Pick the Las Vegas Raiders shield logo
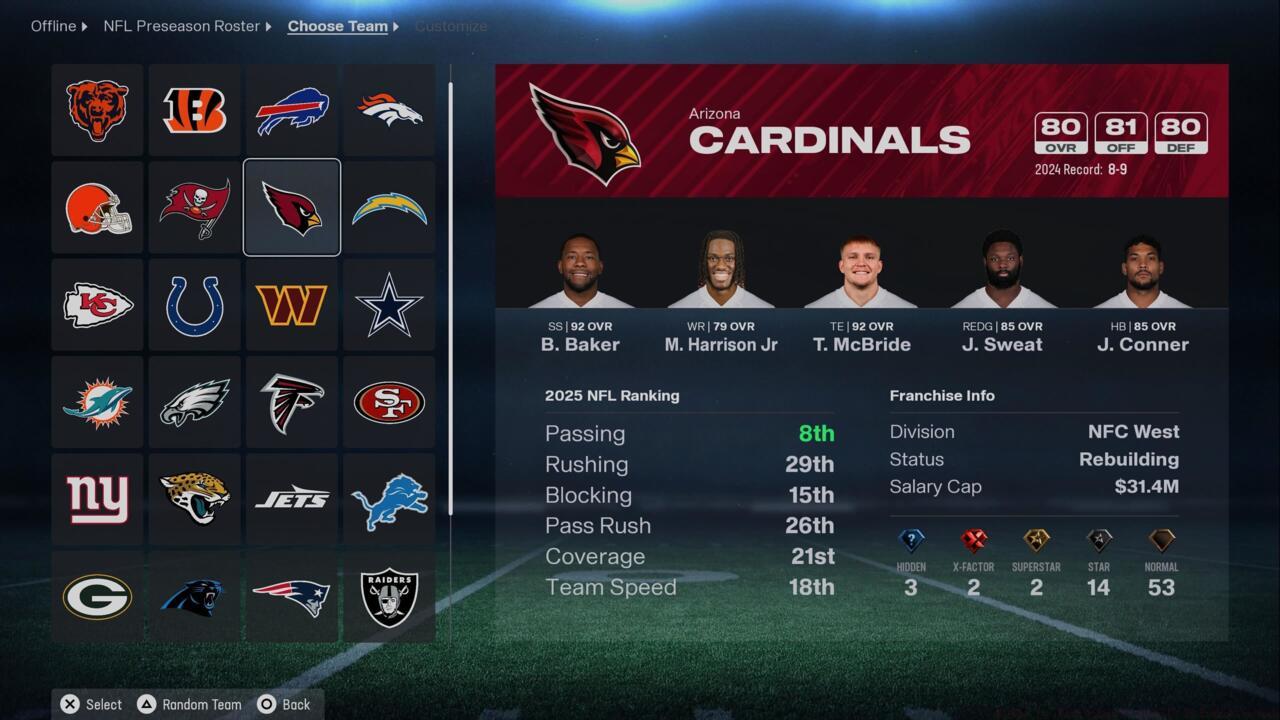The height and width of the screenshot is (720, 1280). pyautogui.click(x=388, y=595)
